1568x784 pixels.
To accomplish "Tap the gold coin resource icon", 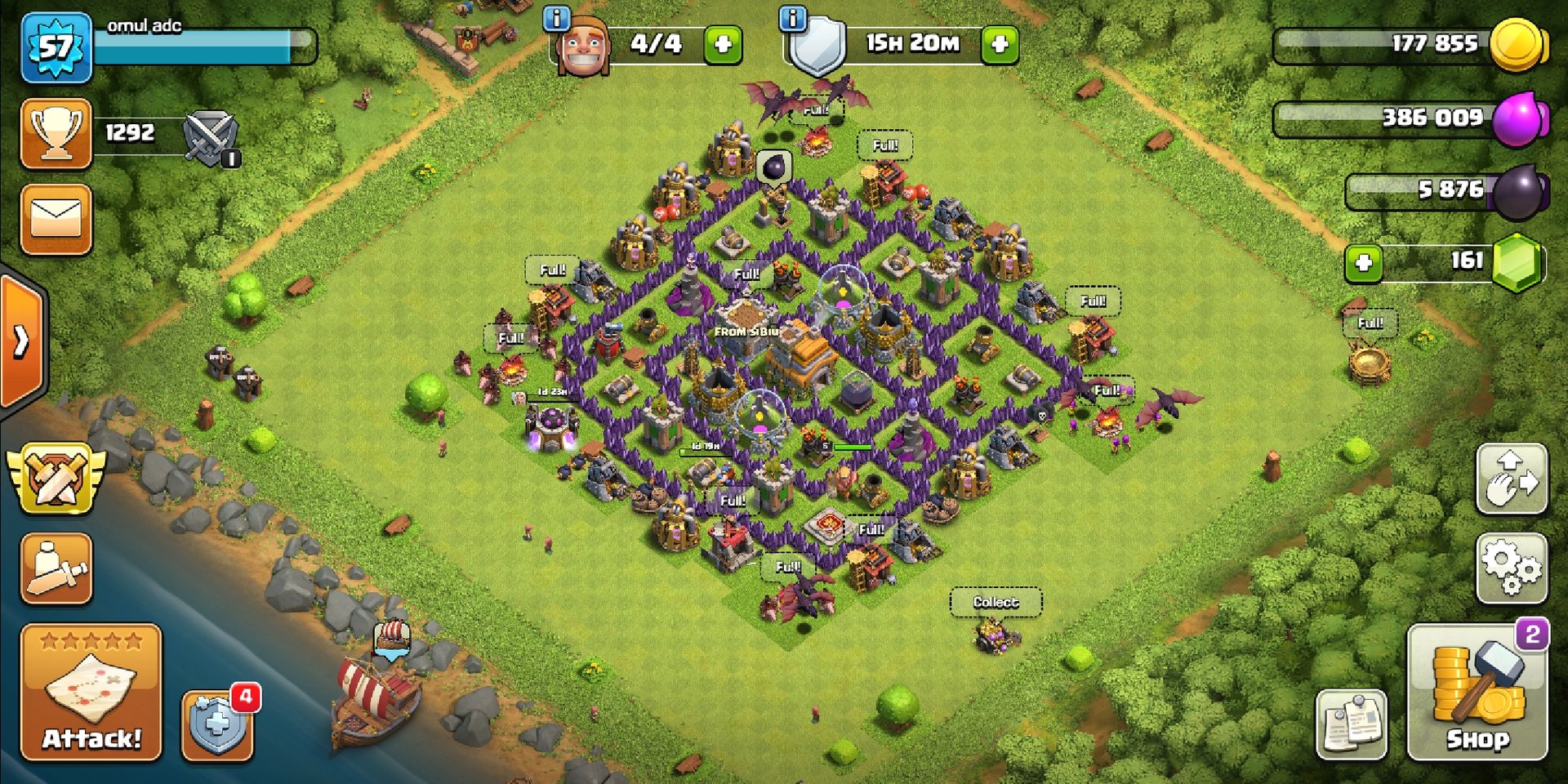I will (1517, 44).
